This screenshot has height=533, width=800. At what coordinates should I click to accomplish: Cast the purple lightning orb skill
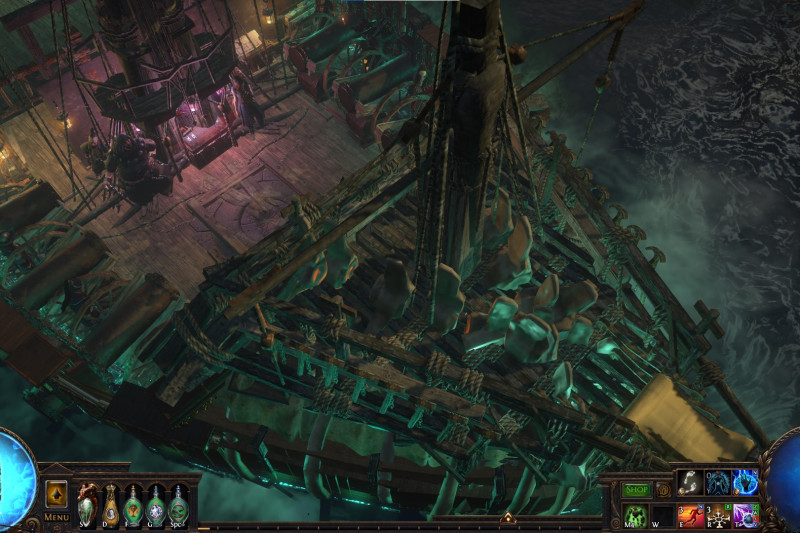pos(746,515)
